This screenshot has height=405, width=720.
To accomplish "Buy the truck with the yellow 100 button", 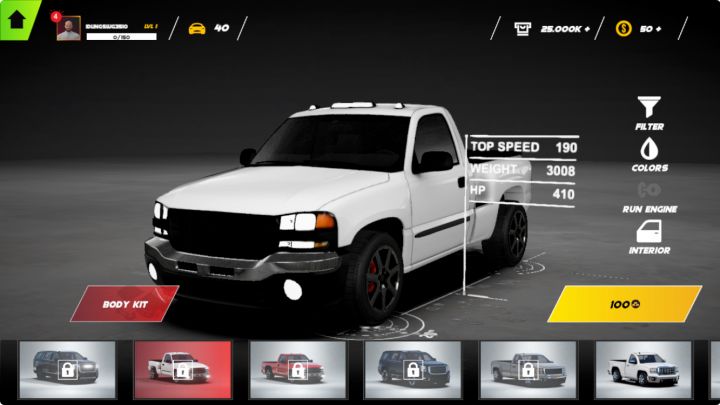I will pos(624,303).
